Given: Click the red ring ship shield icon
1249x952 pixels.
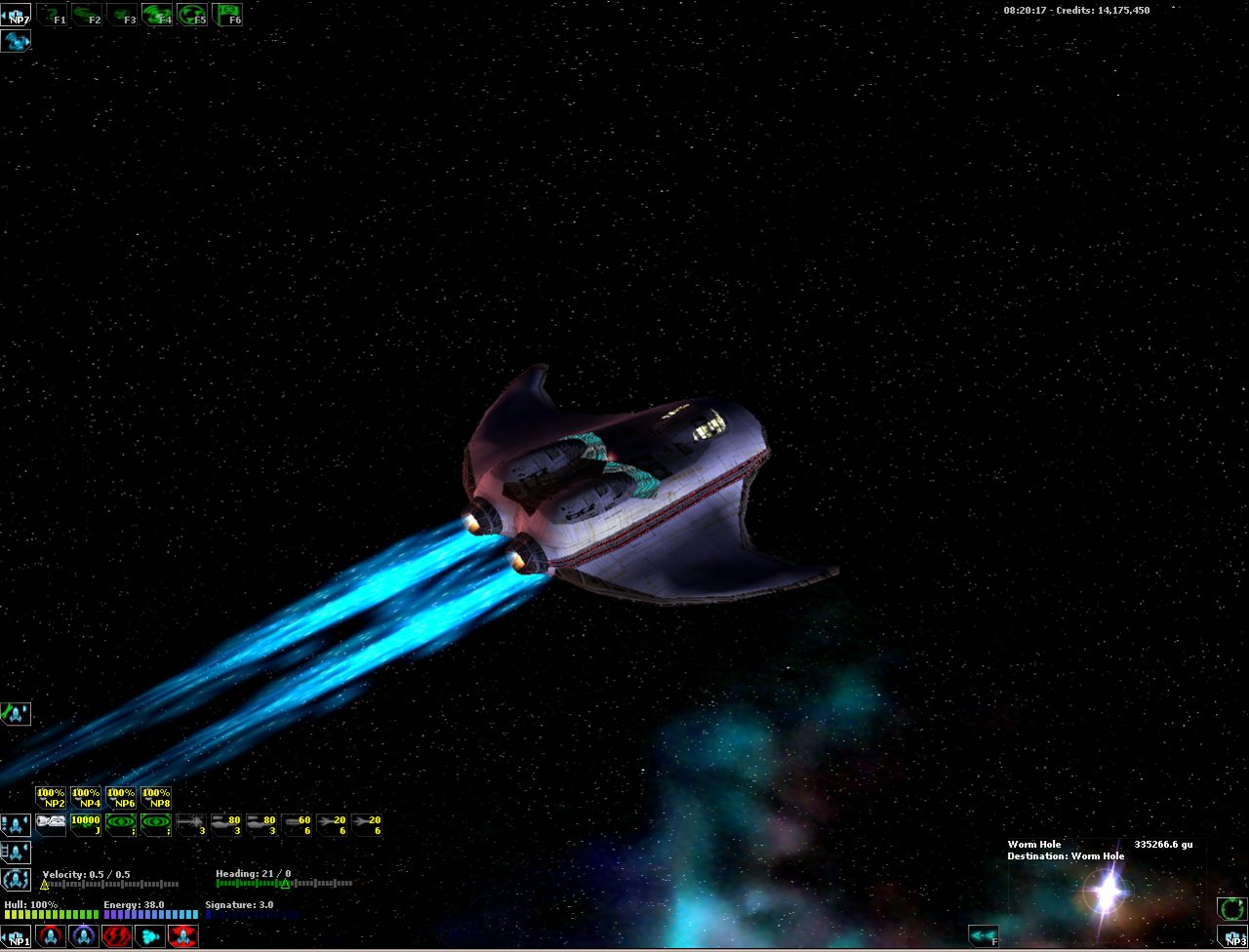Looking at the screenshot, I should point(51,937).
